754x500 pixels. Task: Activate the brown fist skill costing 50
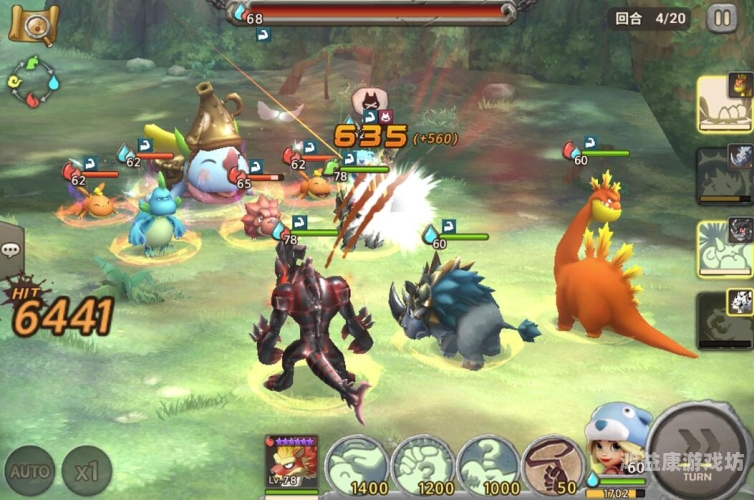coord(552,466)
